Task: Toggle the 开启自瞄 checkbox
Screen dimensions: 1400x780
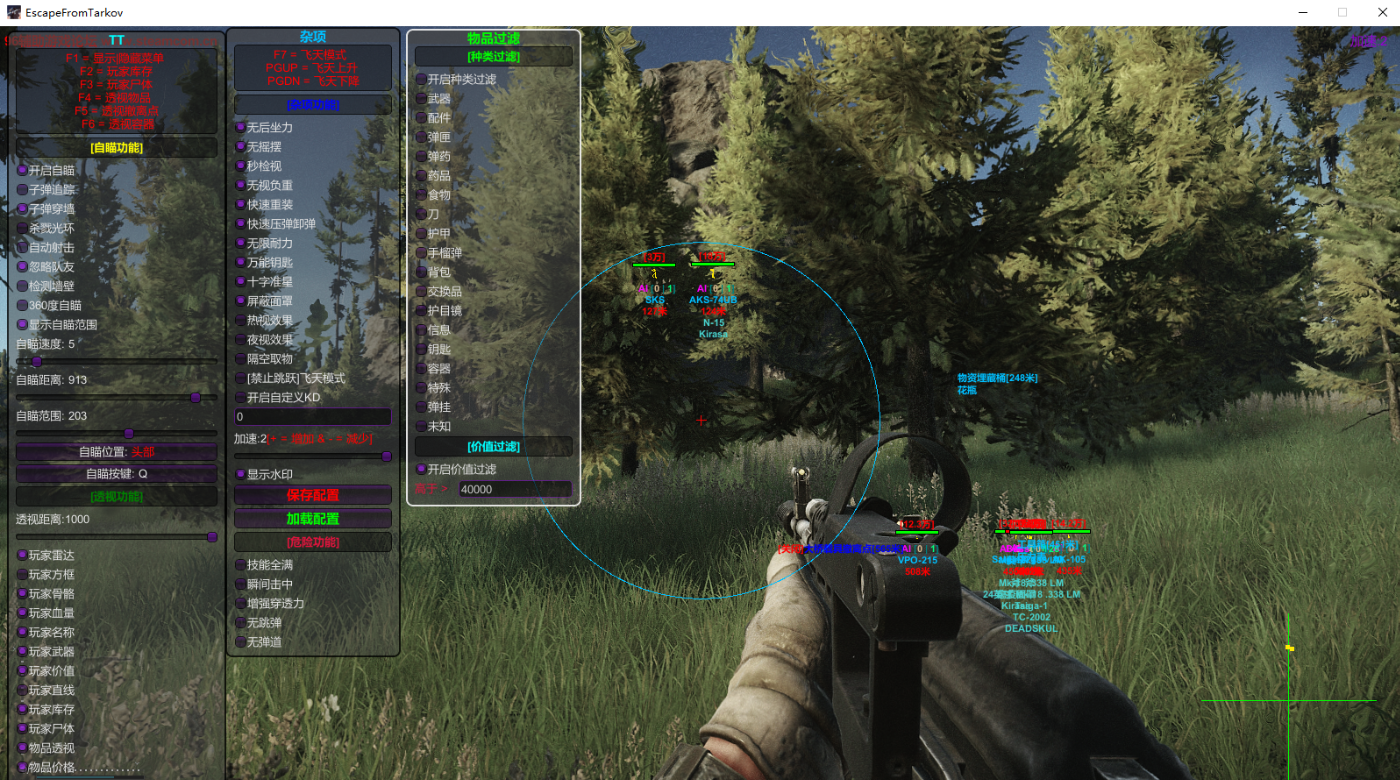Action: click(22, 170)
